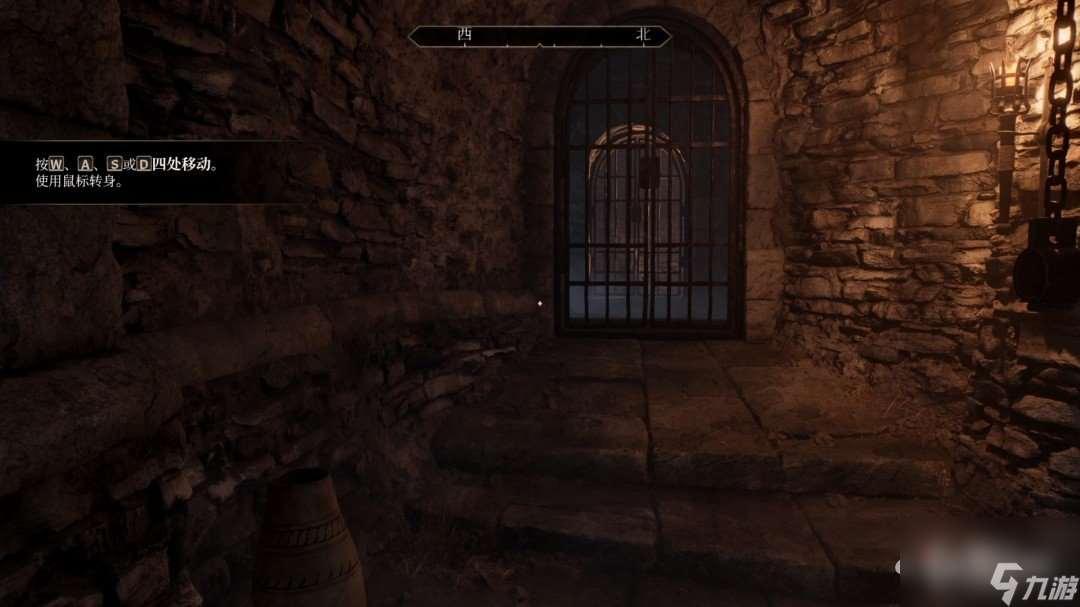1080x607 pixels.
Task: Click the compass direction bar
Action: click(x=540, y=36)
